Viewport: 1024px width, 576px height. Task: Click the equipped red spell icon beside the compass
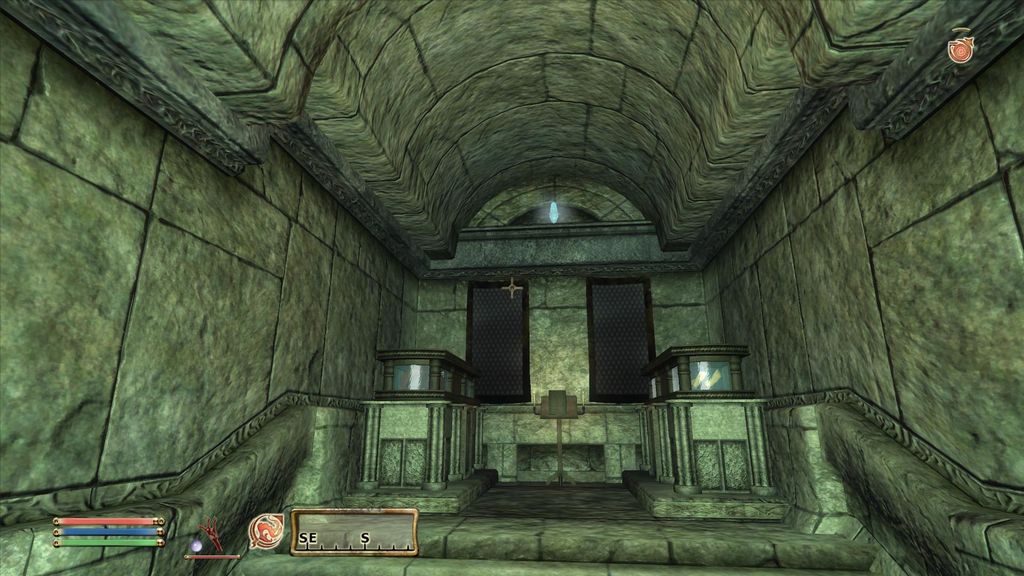[x=266, y=532]
